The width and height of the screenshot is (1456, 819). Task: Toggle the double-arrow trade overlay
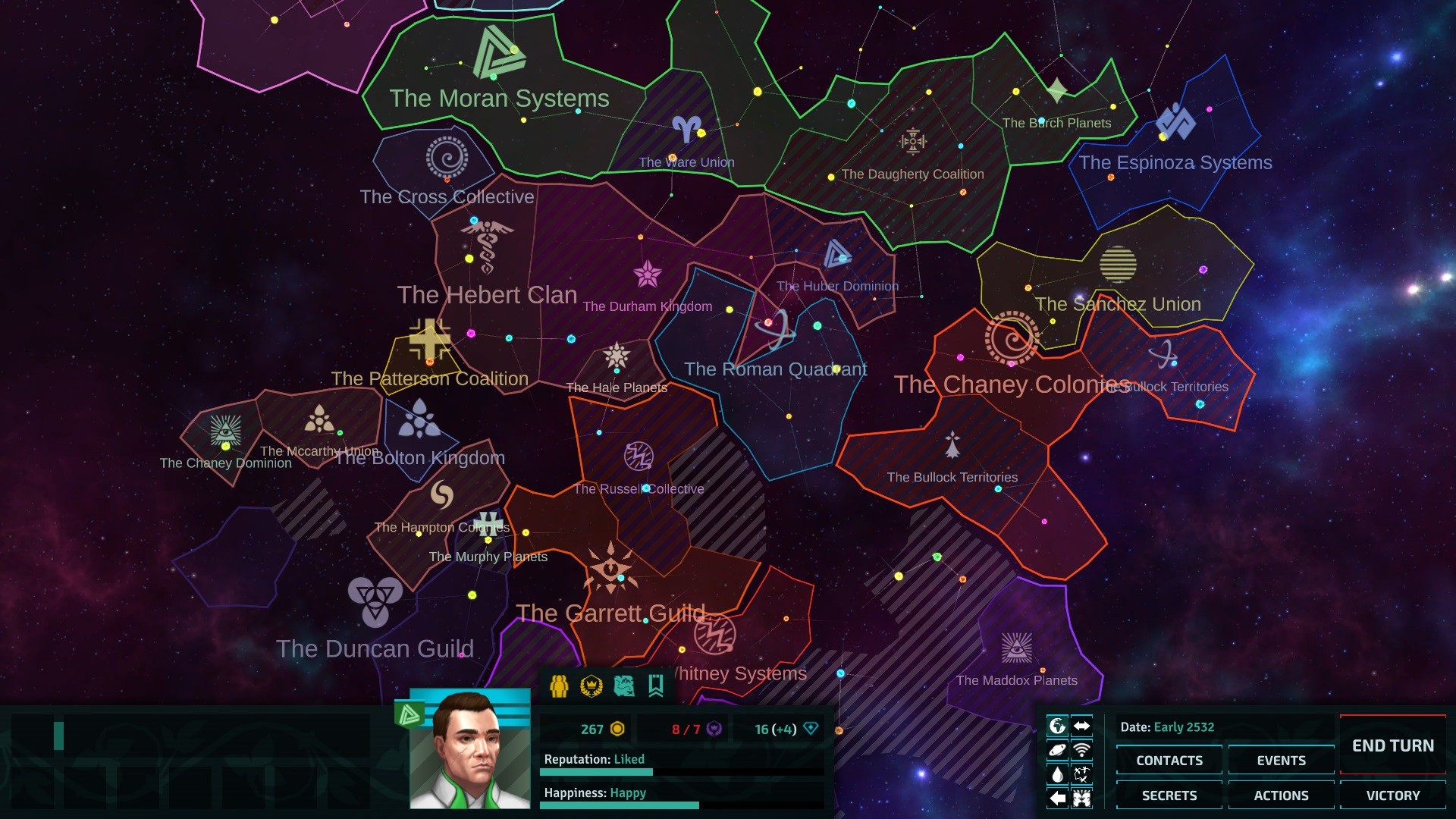click(1081, 726)
